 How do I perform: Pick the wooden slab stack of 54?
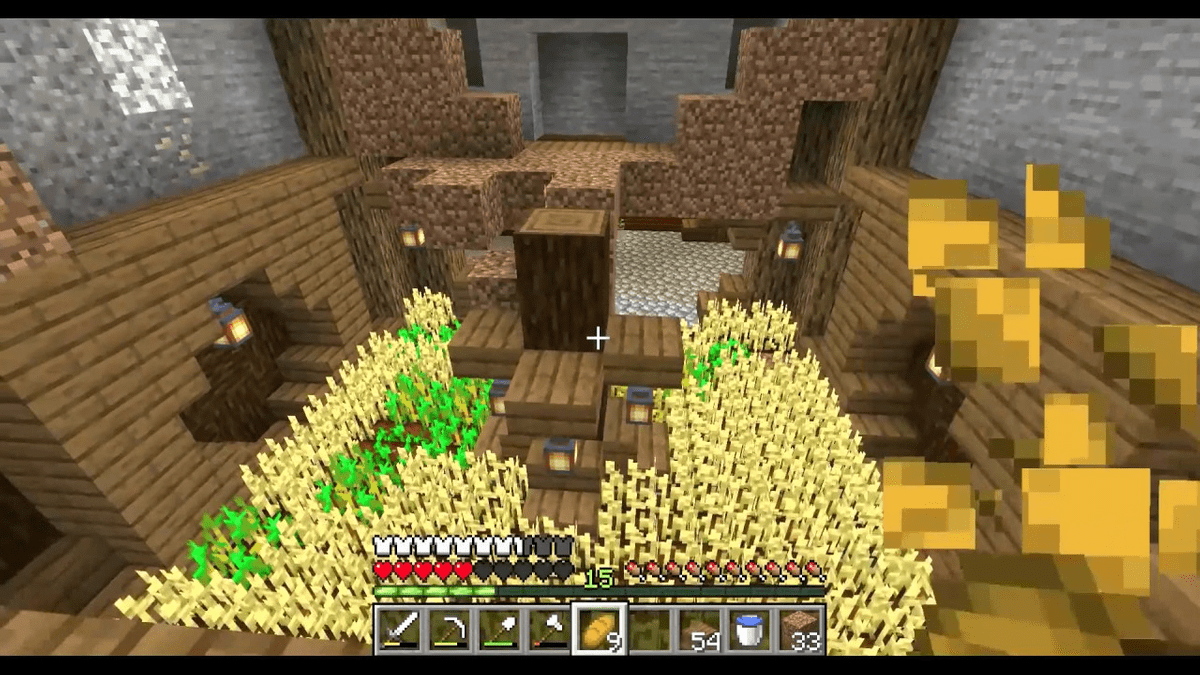pos(699,629)
